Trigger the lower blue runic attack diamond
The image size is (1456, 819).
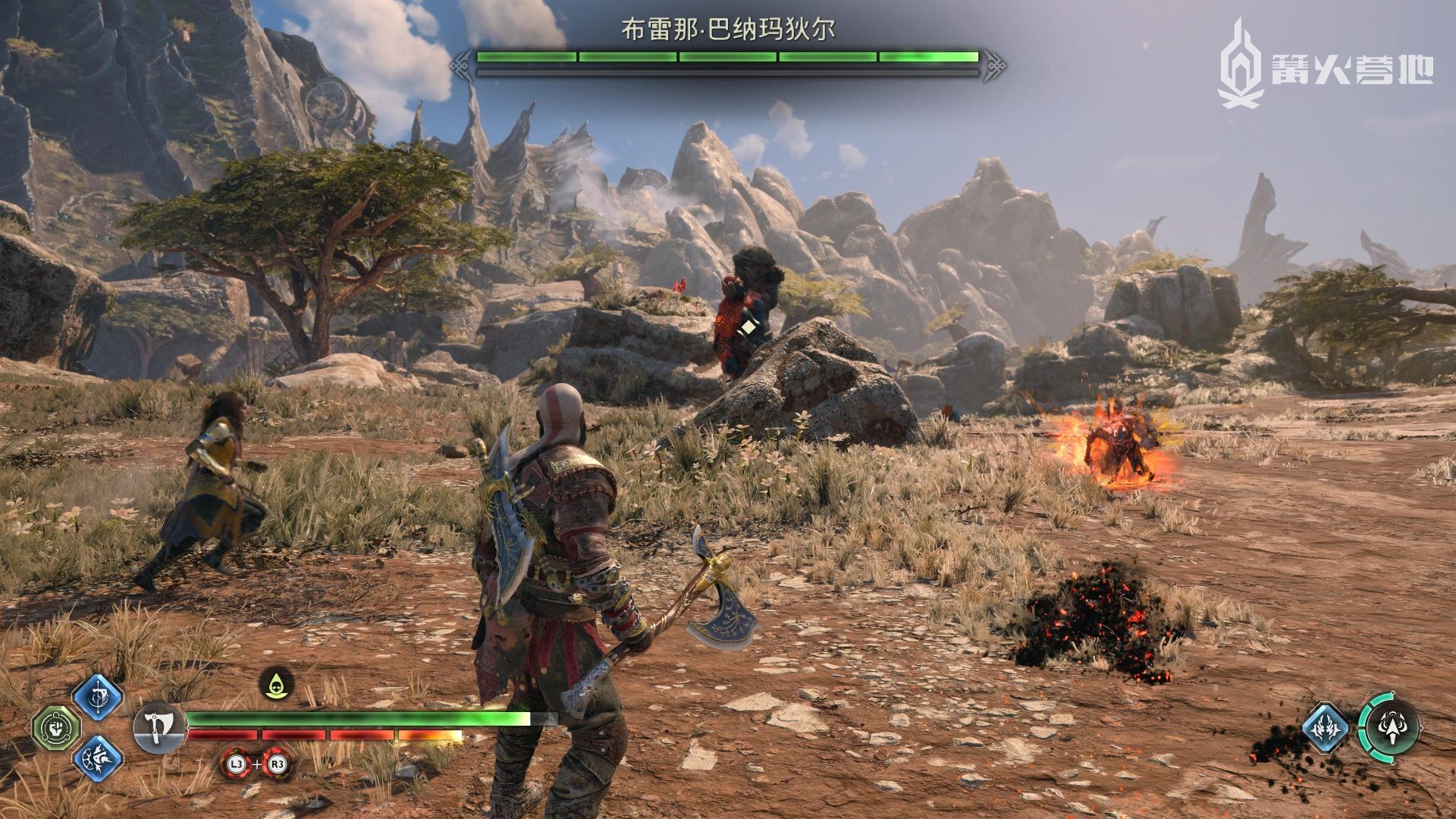(98, 761)
